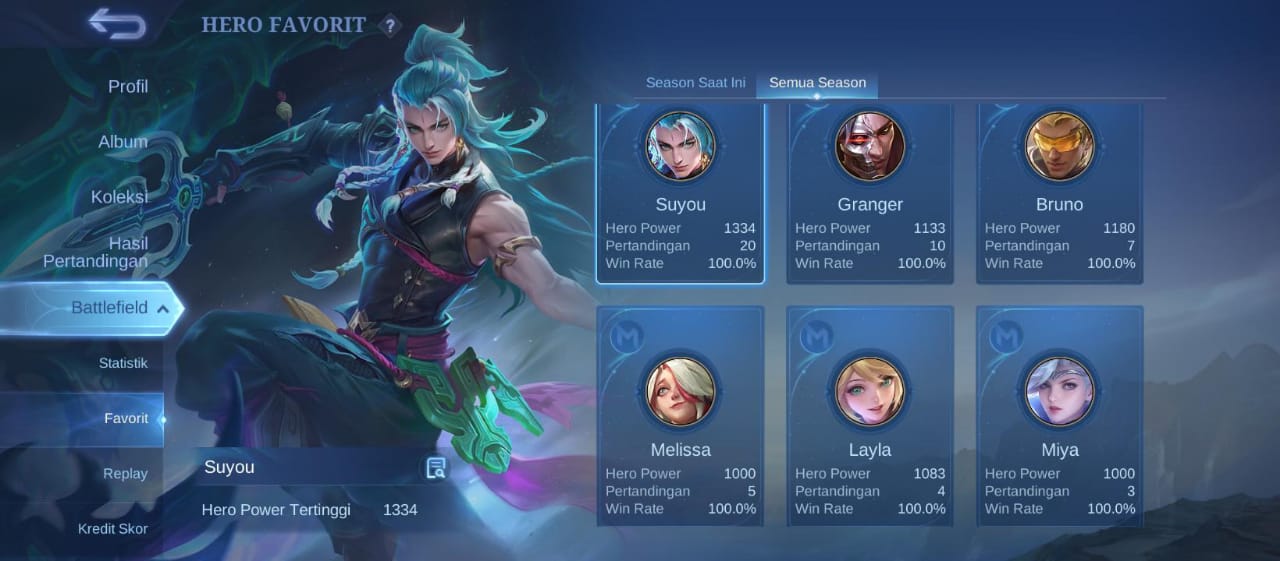Collapse the Battlefield menu section
1280x561 pixels.
coord(162,308)
